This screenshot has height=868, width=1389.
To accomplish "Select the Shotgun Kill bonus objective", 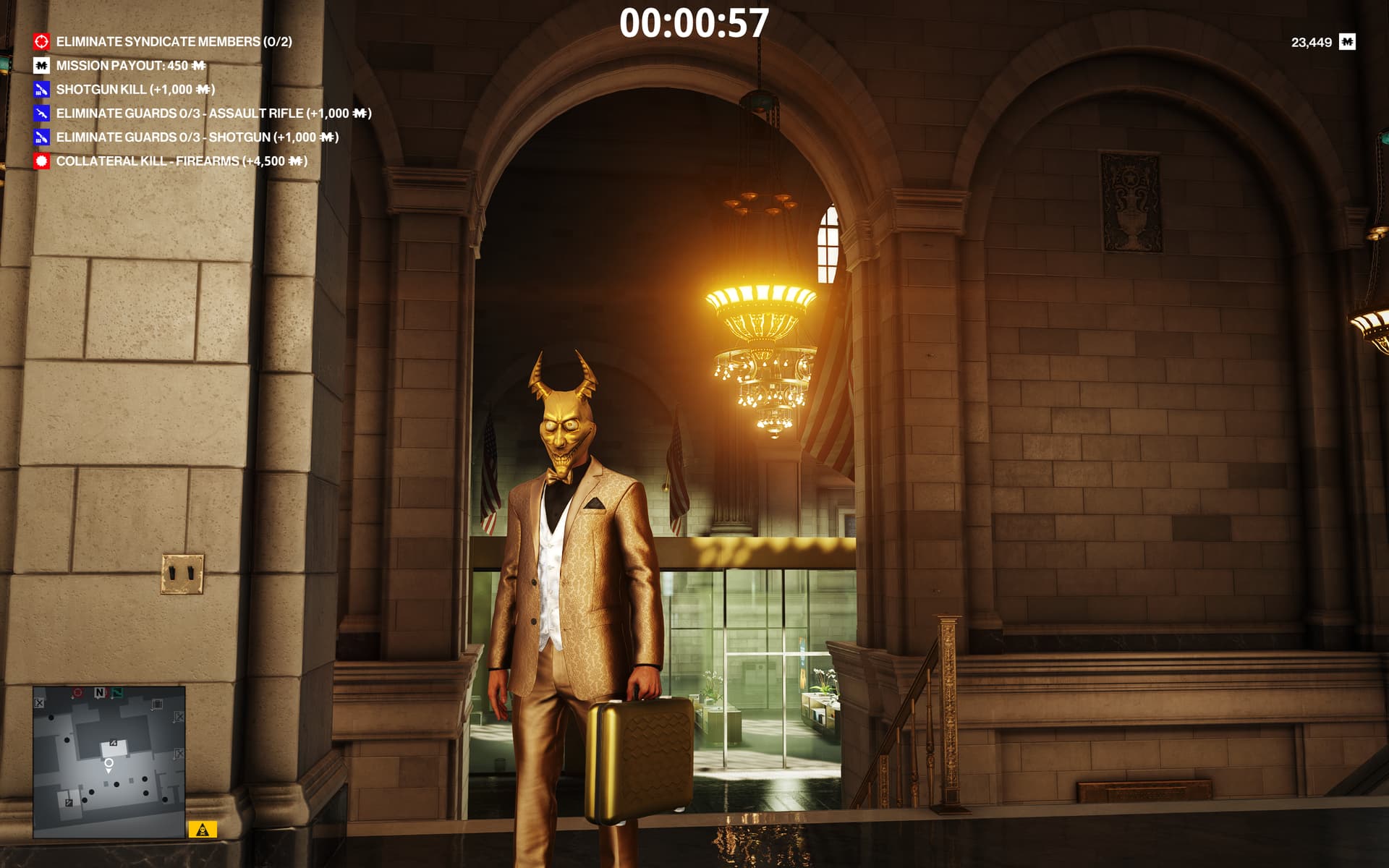I will click(x=135, y=90).
